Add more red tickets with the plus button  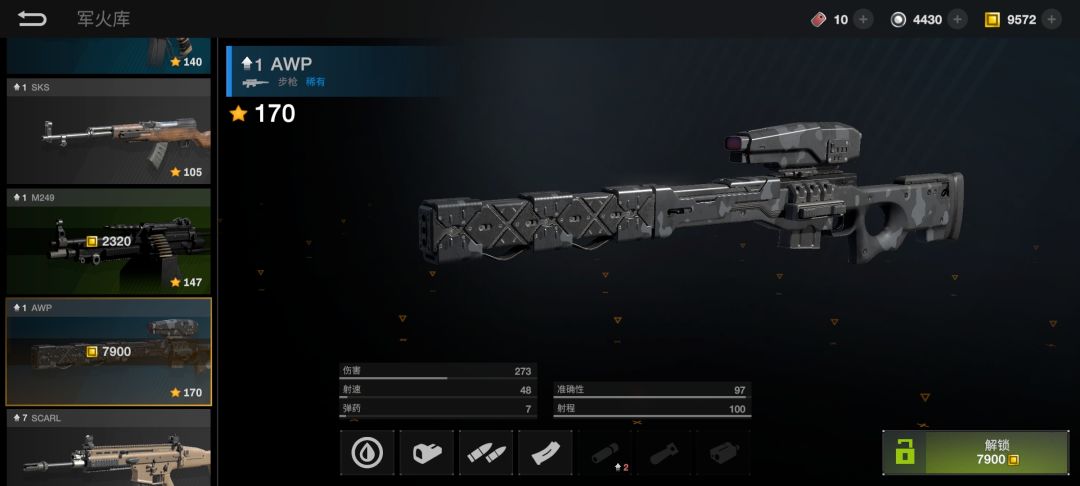coord(863,19)
